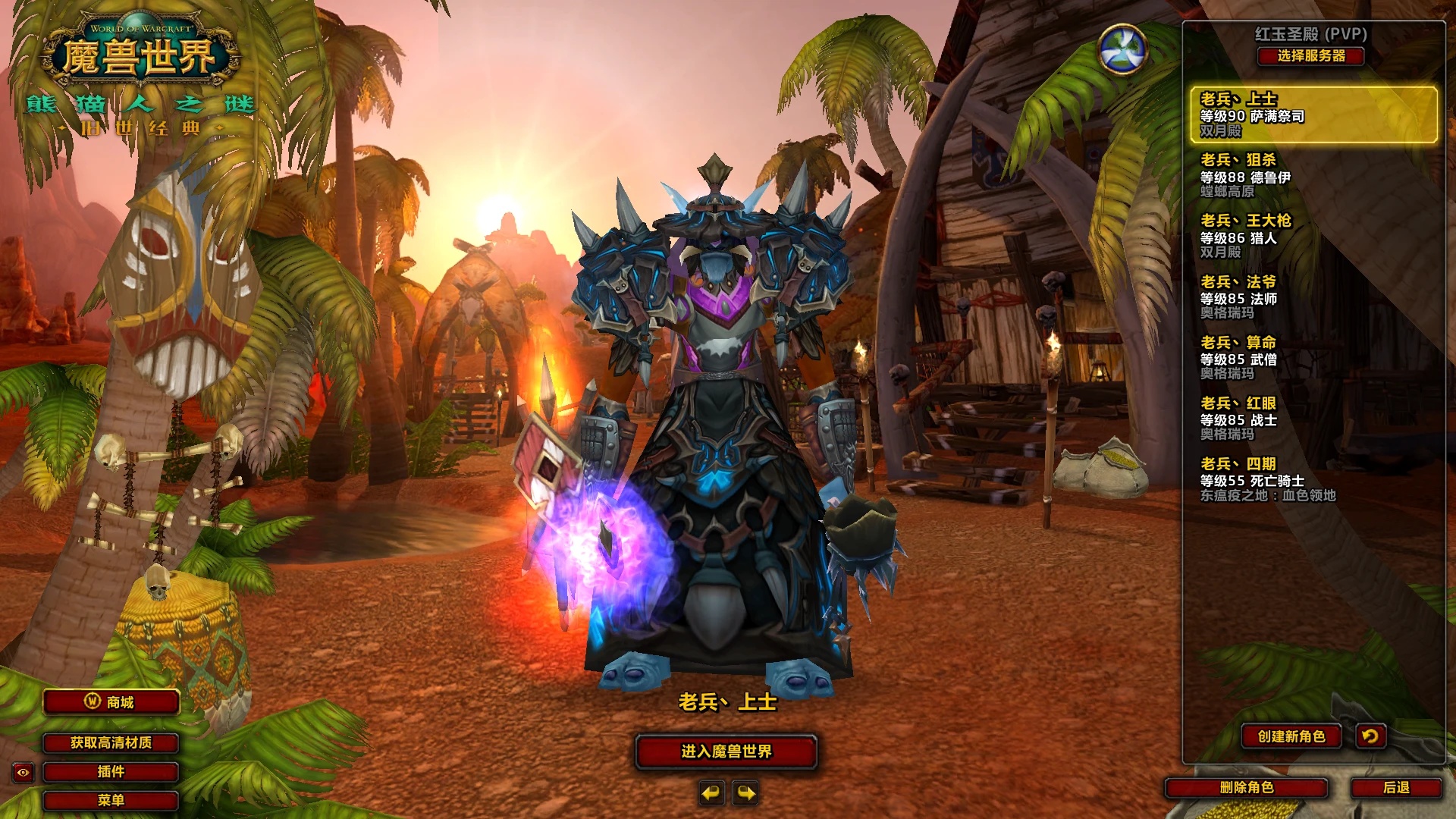Image resolution: width=1456 pixels, height=819 pixels.
Task: Select character 老兵、上士 level 90 shaman
Action: click(1313, 115)
